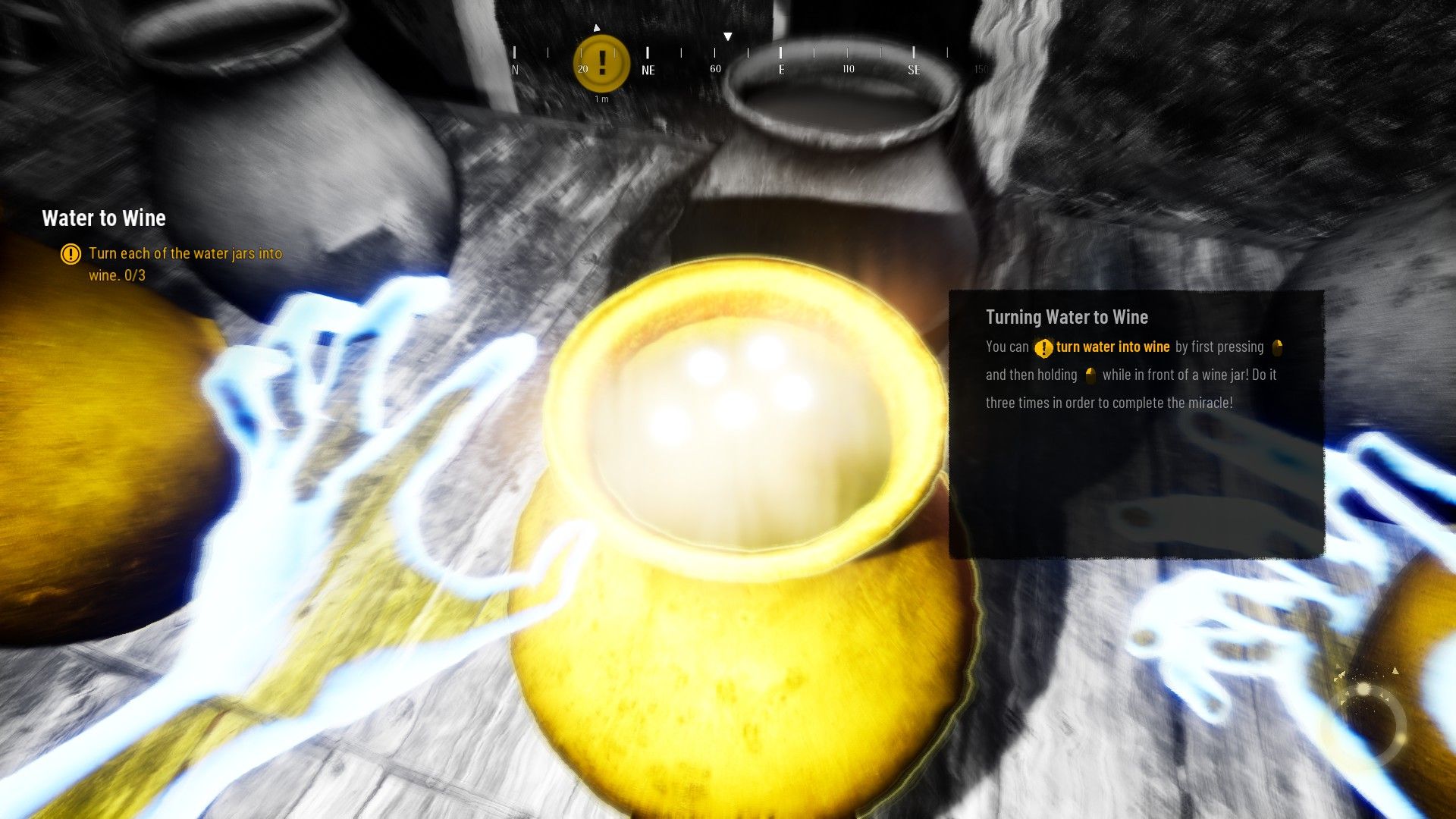The image size is (1456, 819).
Task: Click the white upward arrow above the compass quest marker
Action: [x=597, y=27]
